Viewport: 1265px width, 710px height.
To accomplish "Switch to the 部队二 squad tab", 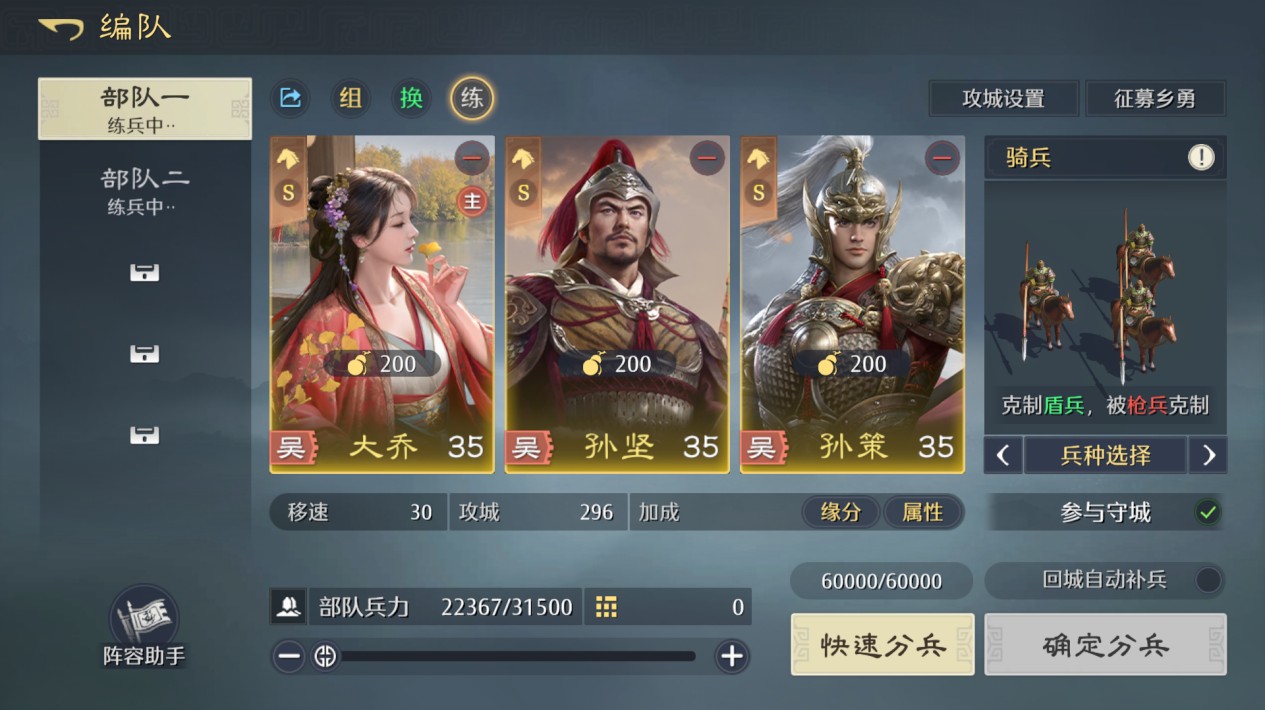I will tap(145, 190).
